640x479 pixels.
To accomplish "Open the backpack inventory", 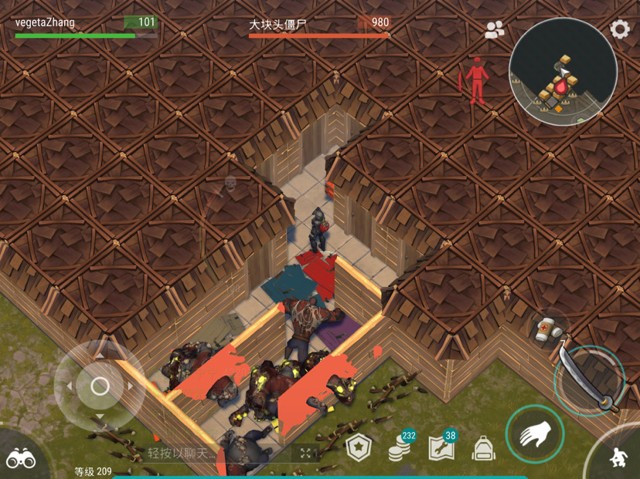I will pos(483,449).
